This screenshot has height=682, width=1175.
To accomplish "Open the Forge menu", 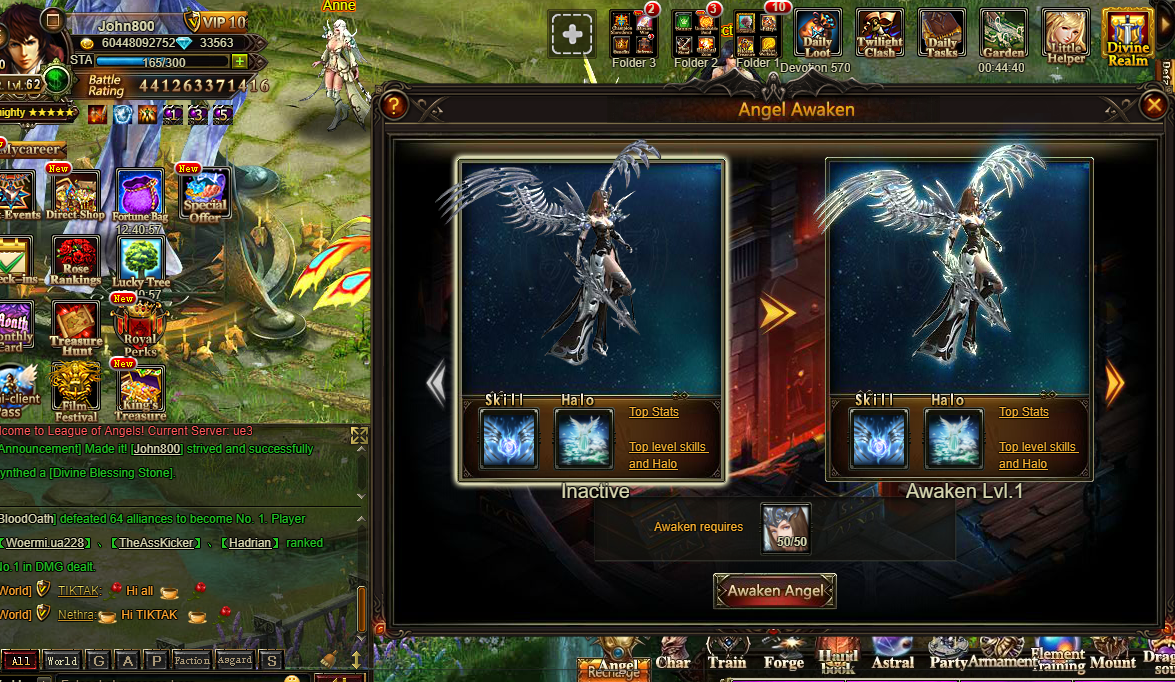I will click(x=784, y=657).
